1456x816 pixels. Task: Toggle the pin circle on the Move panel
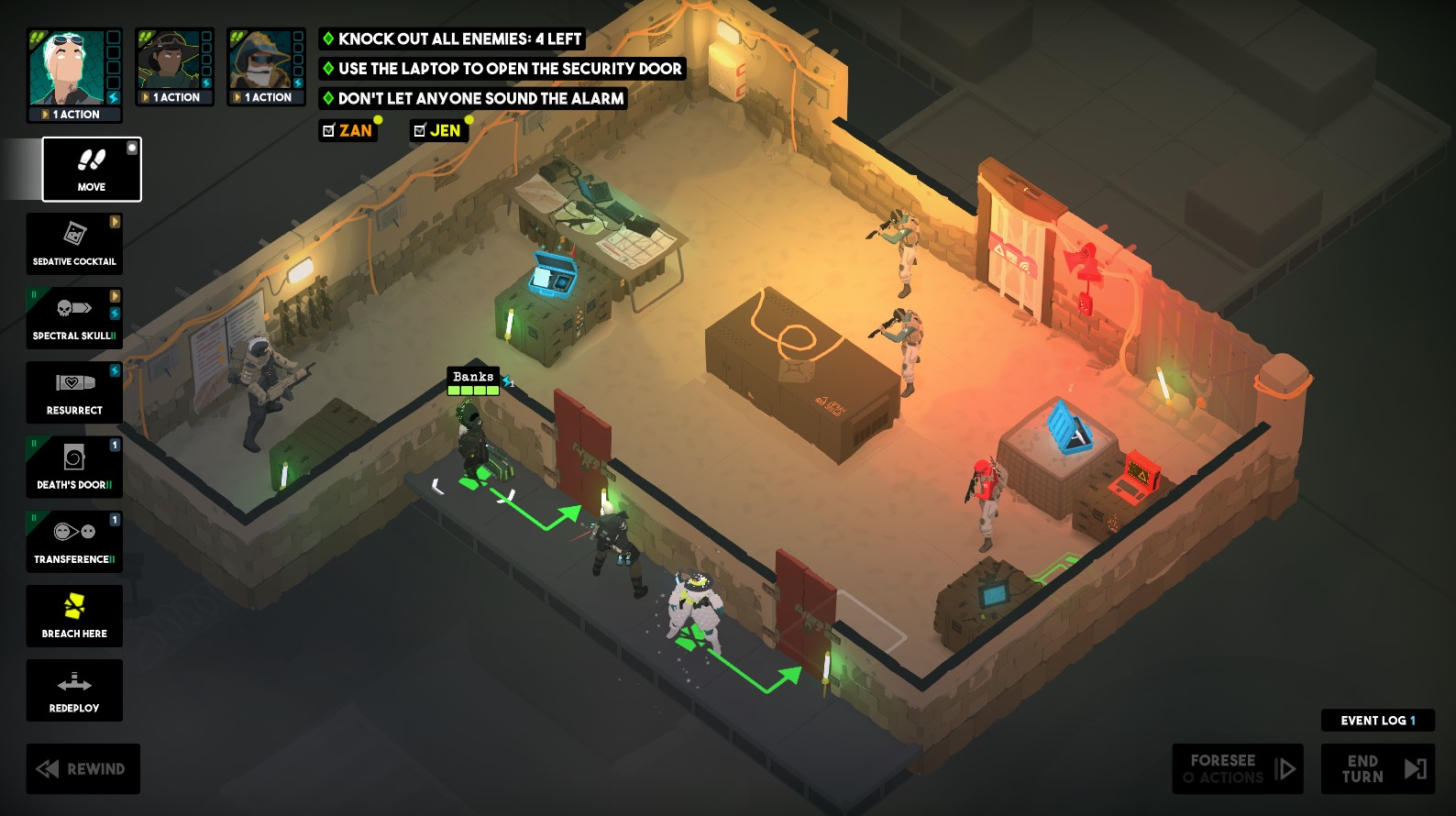[132, 147]
